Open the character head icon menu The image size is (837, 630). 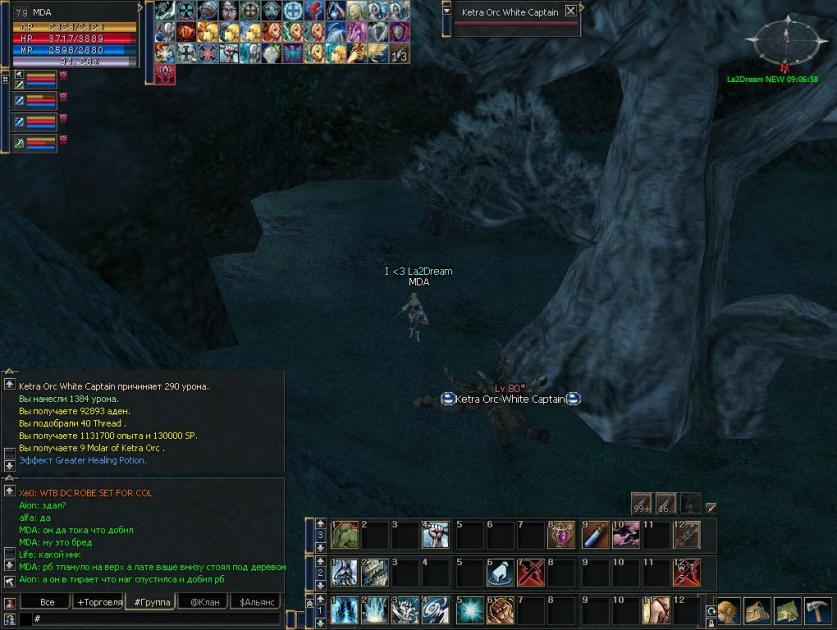[728, 609]
